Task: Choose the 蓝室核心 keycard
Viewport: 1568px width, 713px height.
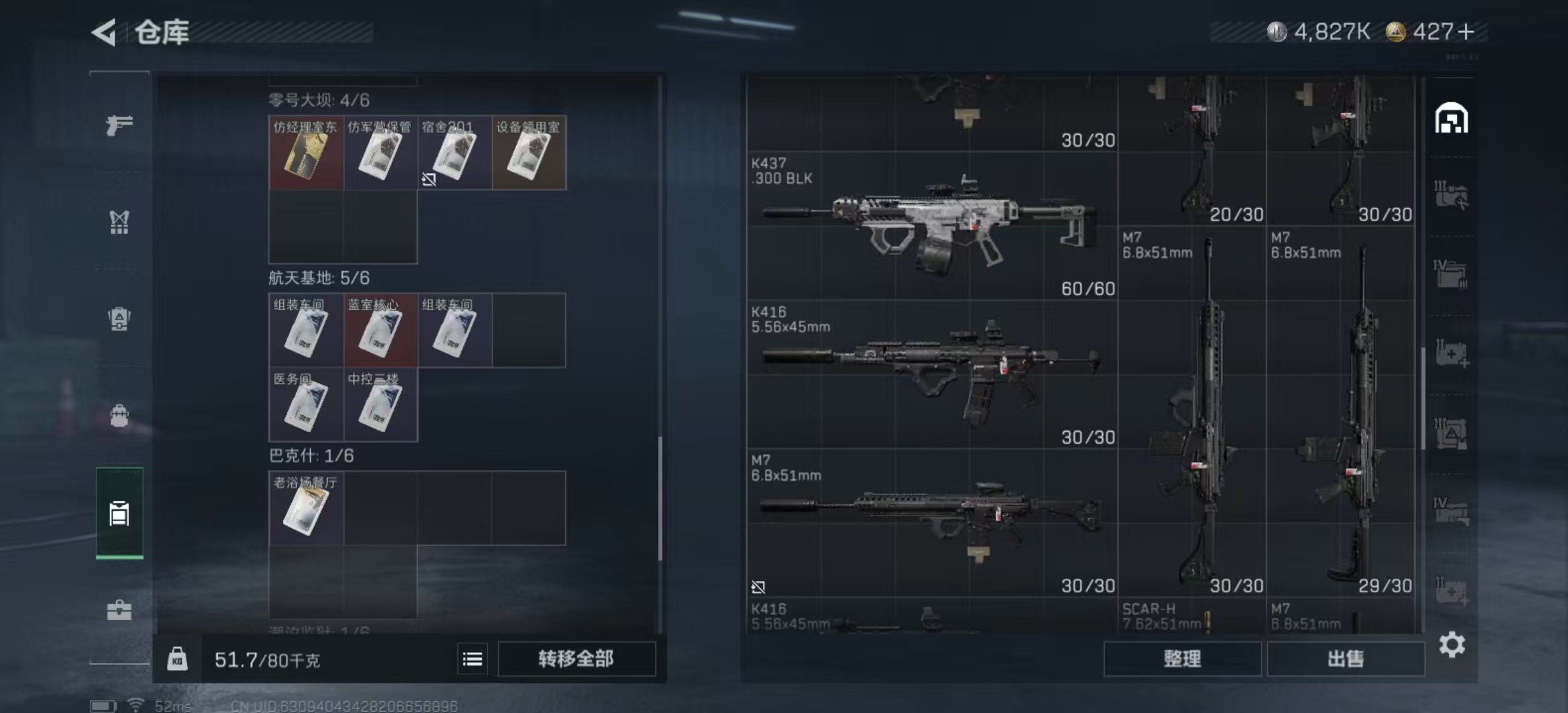Action: [x=380, y=331]
